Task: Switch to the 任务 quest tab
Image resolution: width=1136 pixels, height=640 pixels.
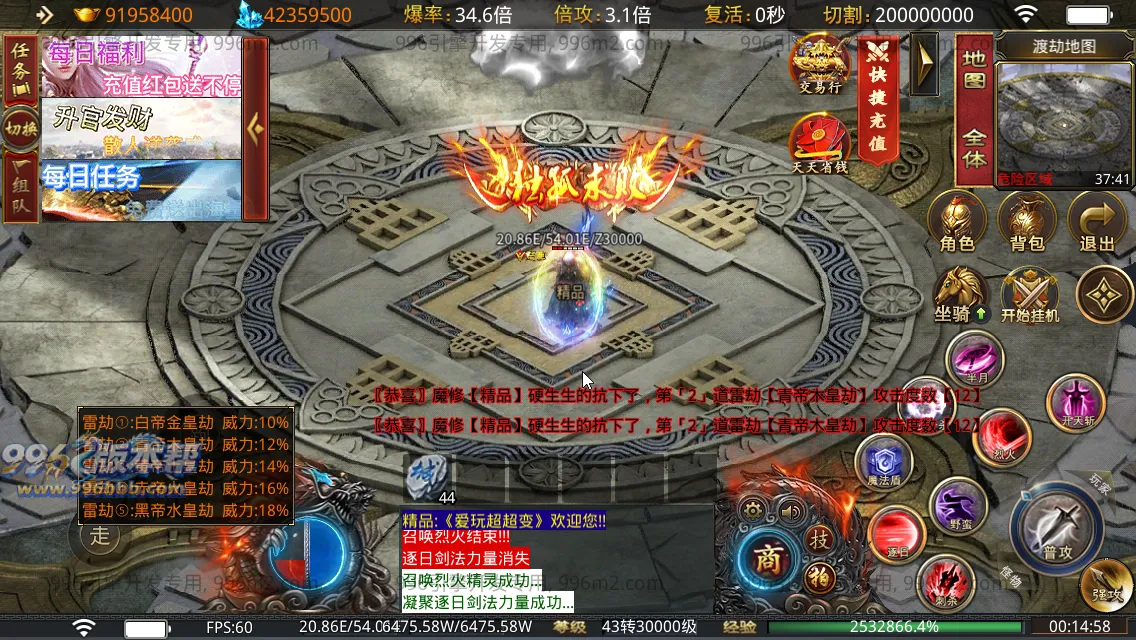Action: coord(21,67)
